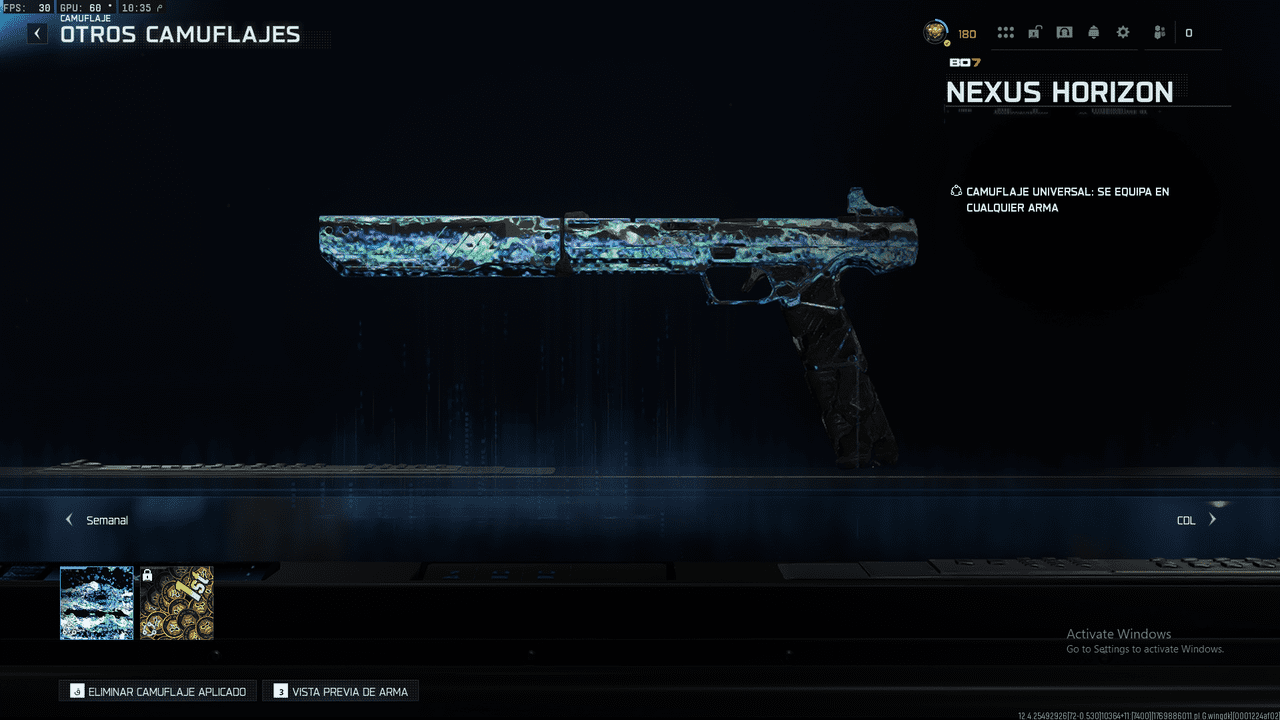This screenshot has width=1280, height=720.
Task: Open the Semanal category tab
Action: [106, 519]
